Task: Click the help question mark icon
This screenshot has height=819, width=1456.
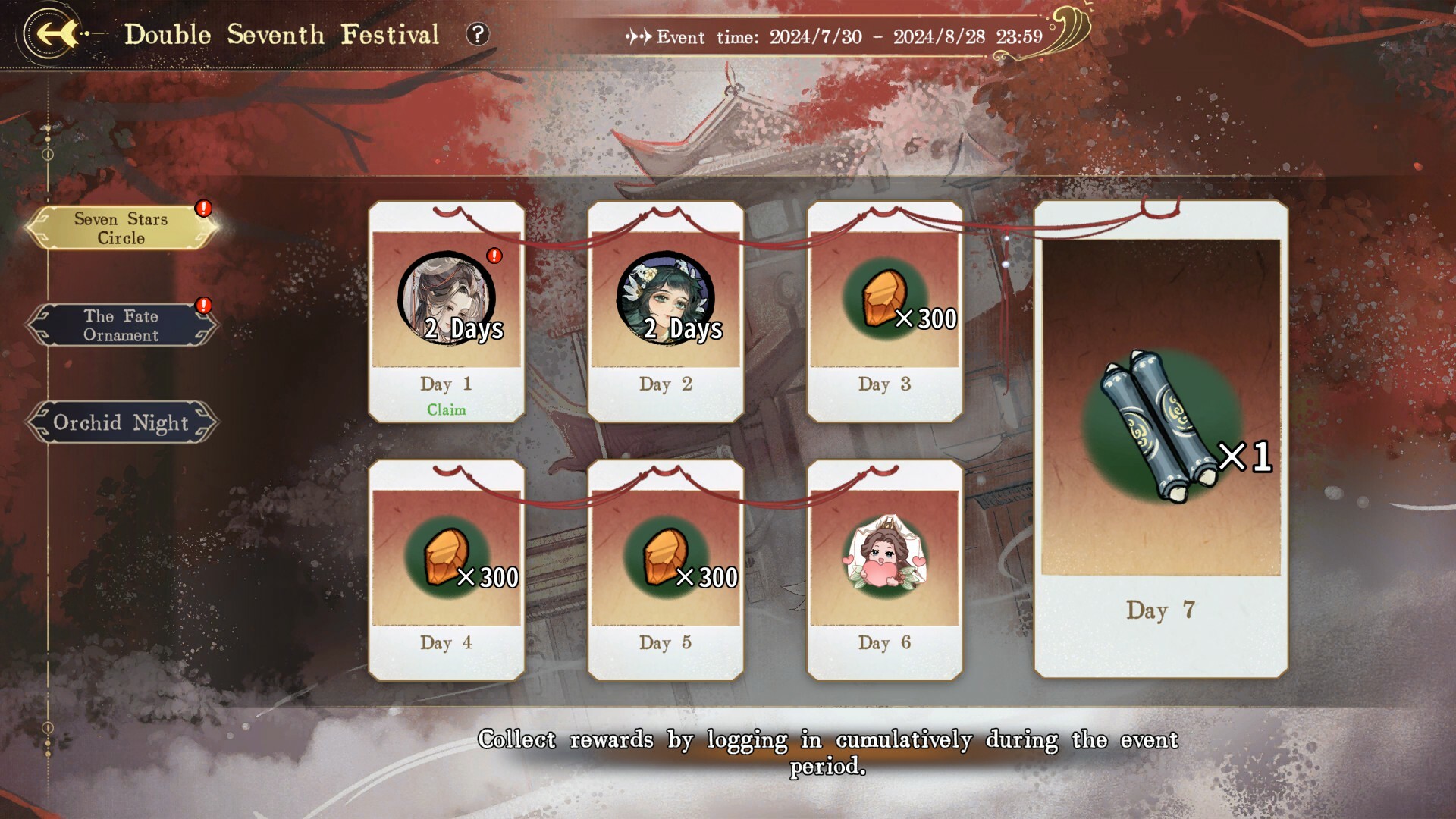Action: pos(478,35)
